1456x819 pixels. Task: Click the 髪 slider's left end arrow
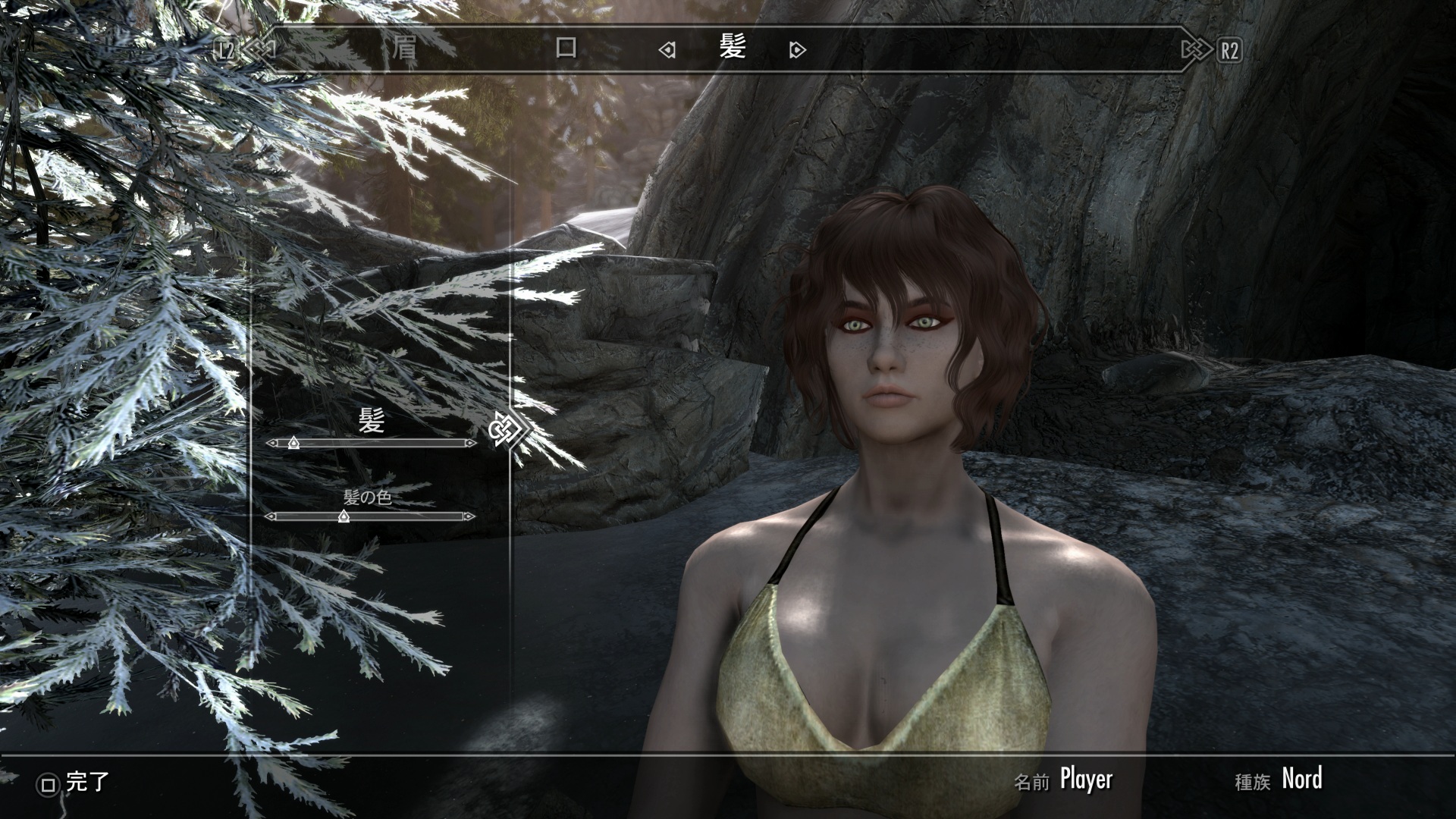tap(271, 443)
